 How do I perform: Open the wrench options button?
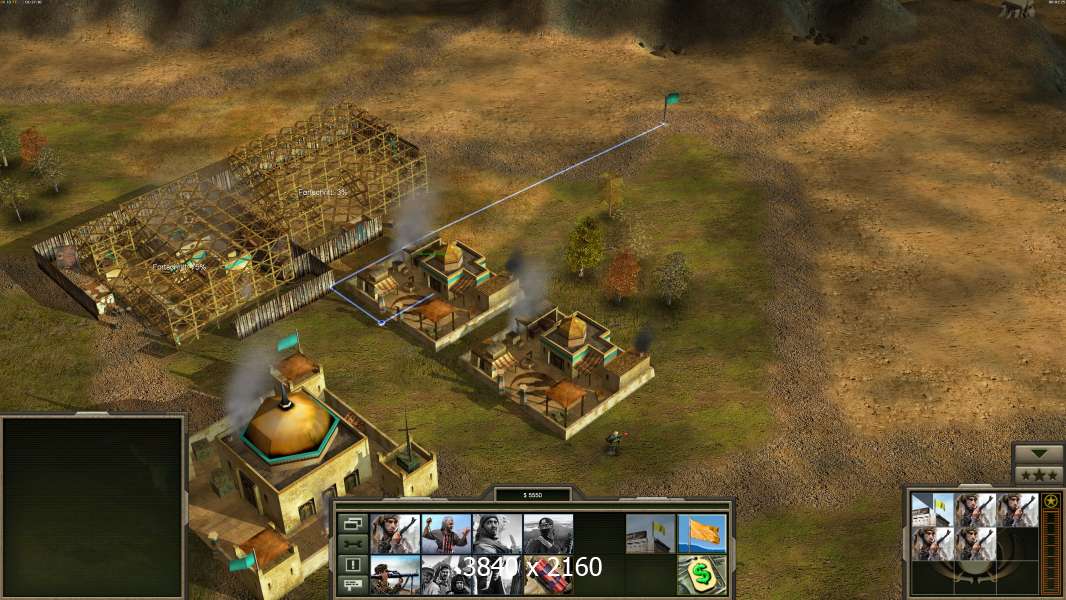coord(352,544)
